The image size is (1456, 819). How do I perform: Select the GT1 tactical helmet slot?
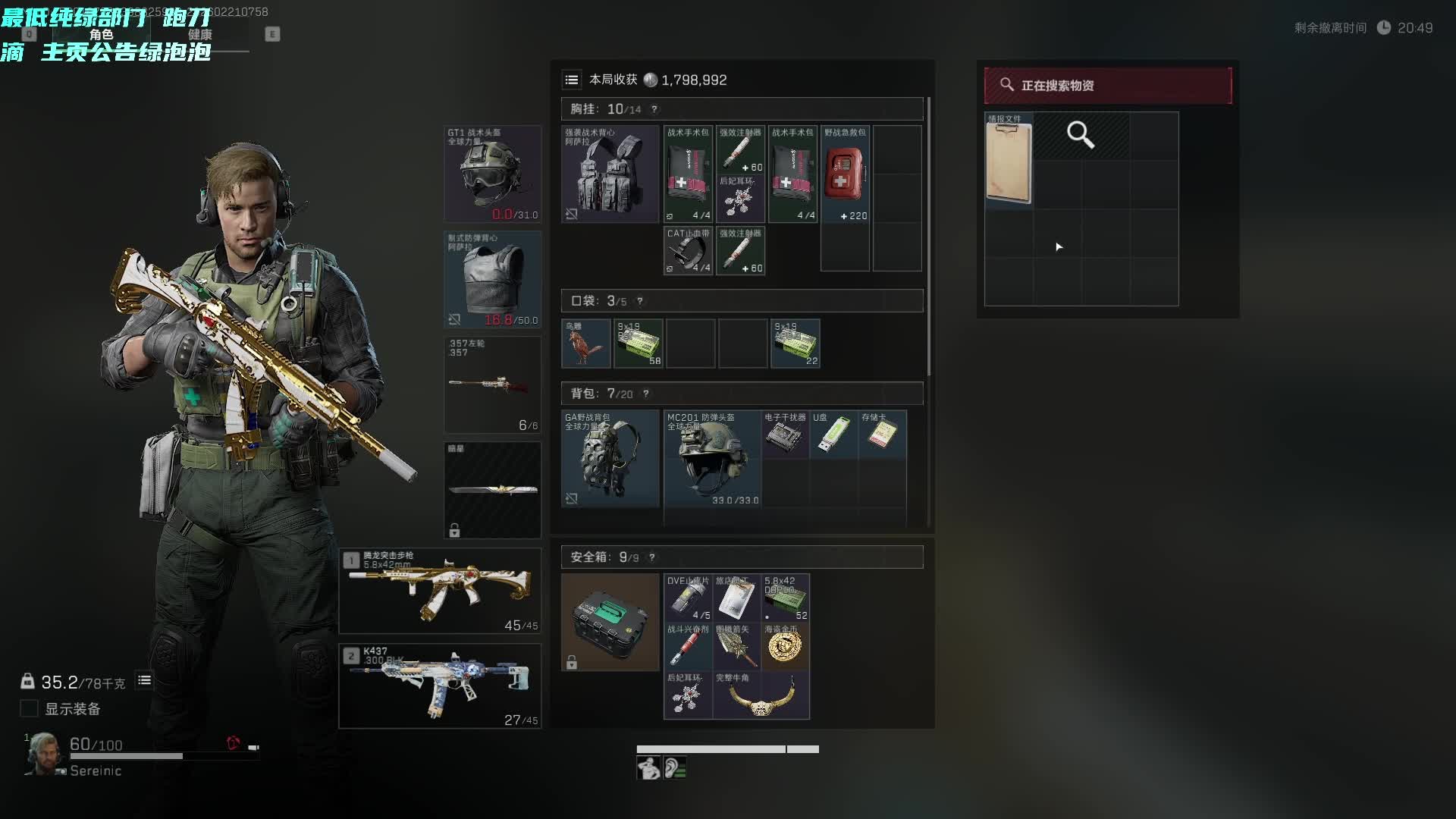492,174
